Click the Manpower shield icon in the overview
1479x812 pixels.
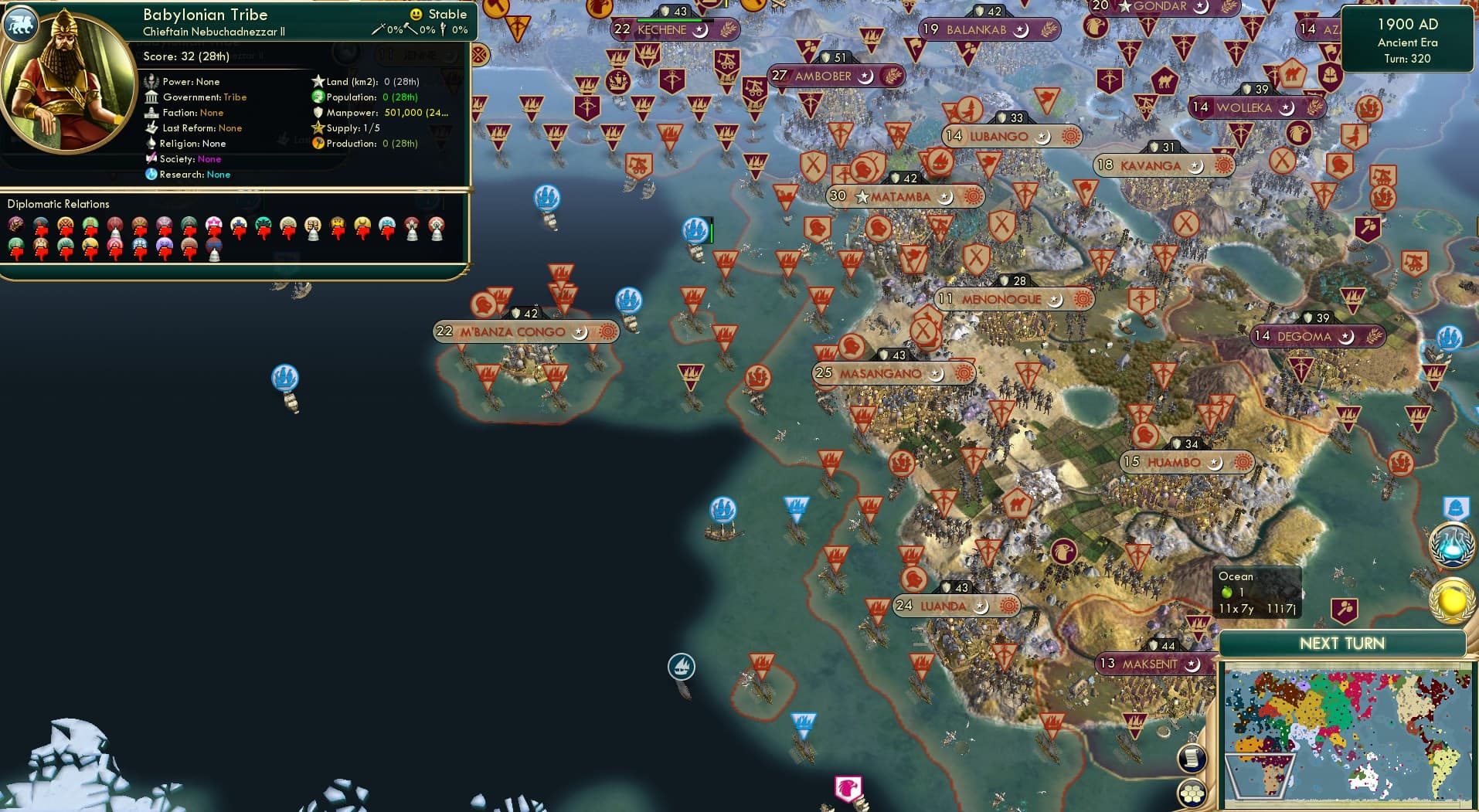tap(319, 112)
